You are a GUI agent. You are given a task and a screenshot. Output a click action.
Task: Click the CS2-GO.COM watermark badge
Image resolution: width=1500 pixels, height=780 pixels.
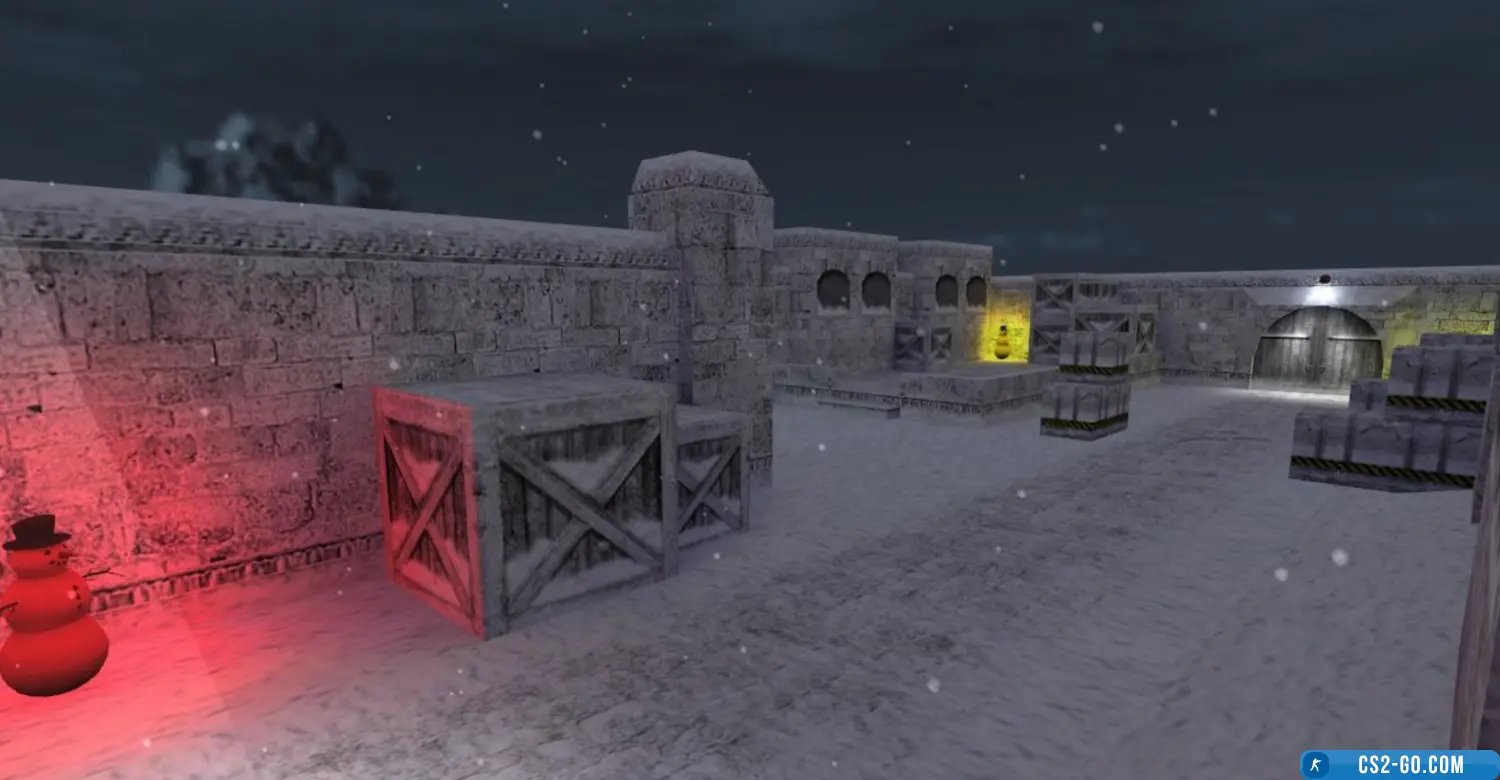[x=1399, y=765]
